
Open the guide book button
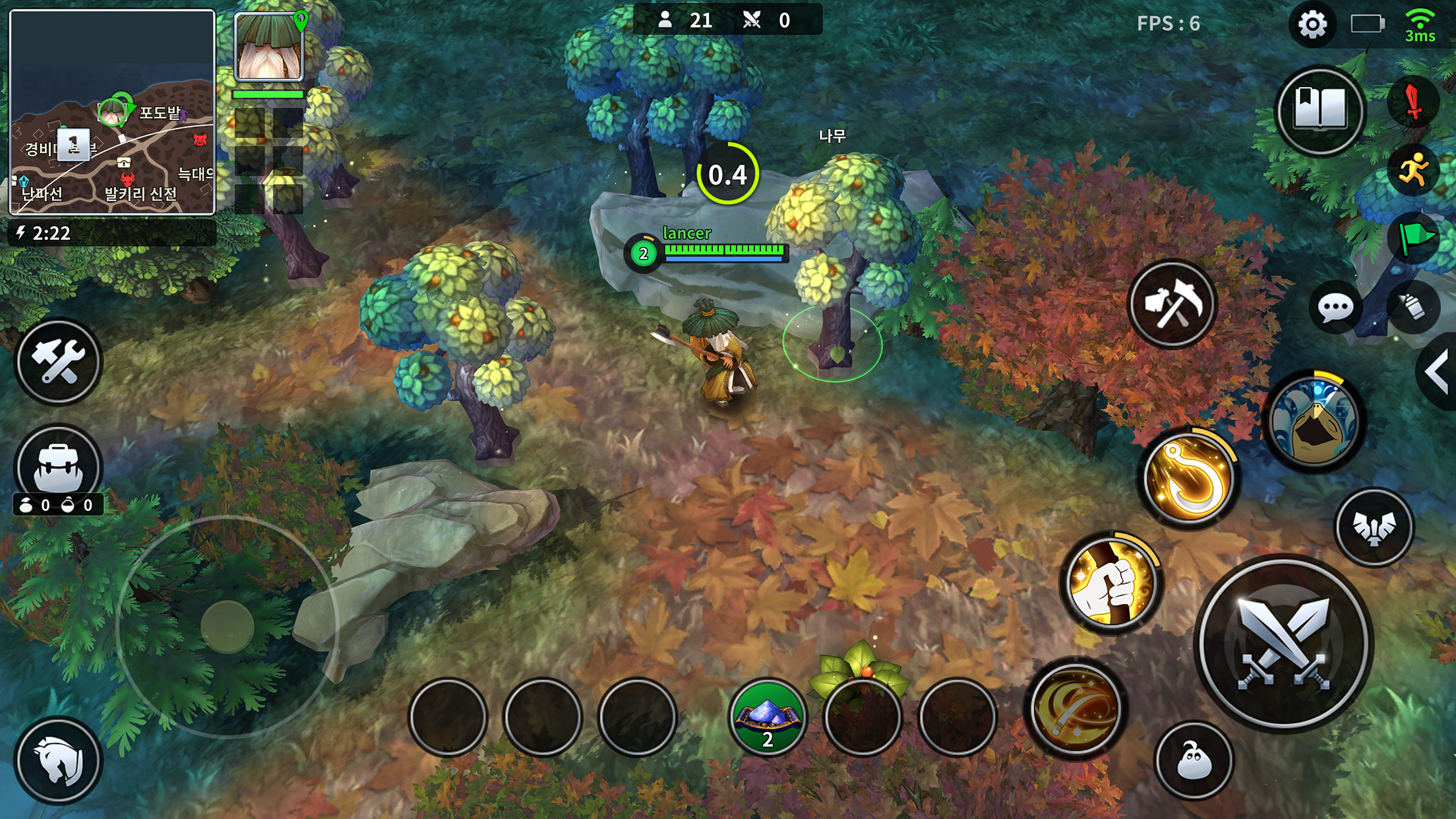pos(1320,109)
